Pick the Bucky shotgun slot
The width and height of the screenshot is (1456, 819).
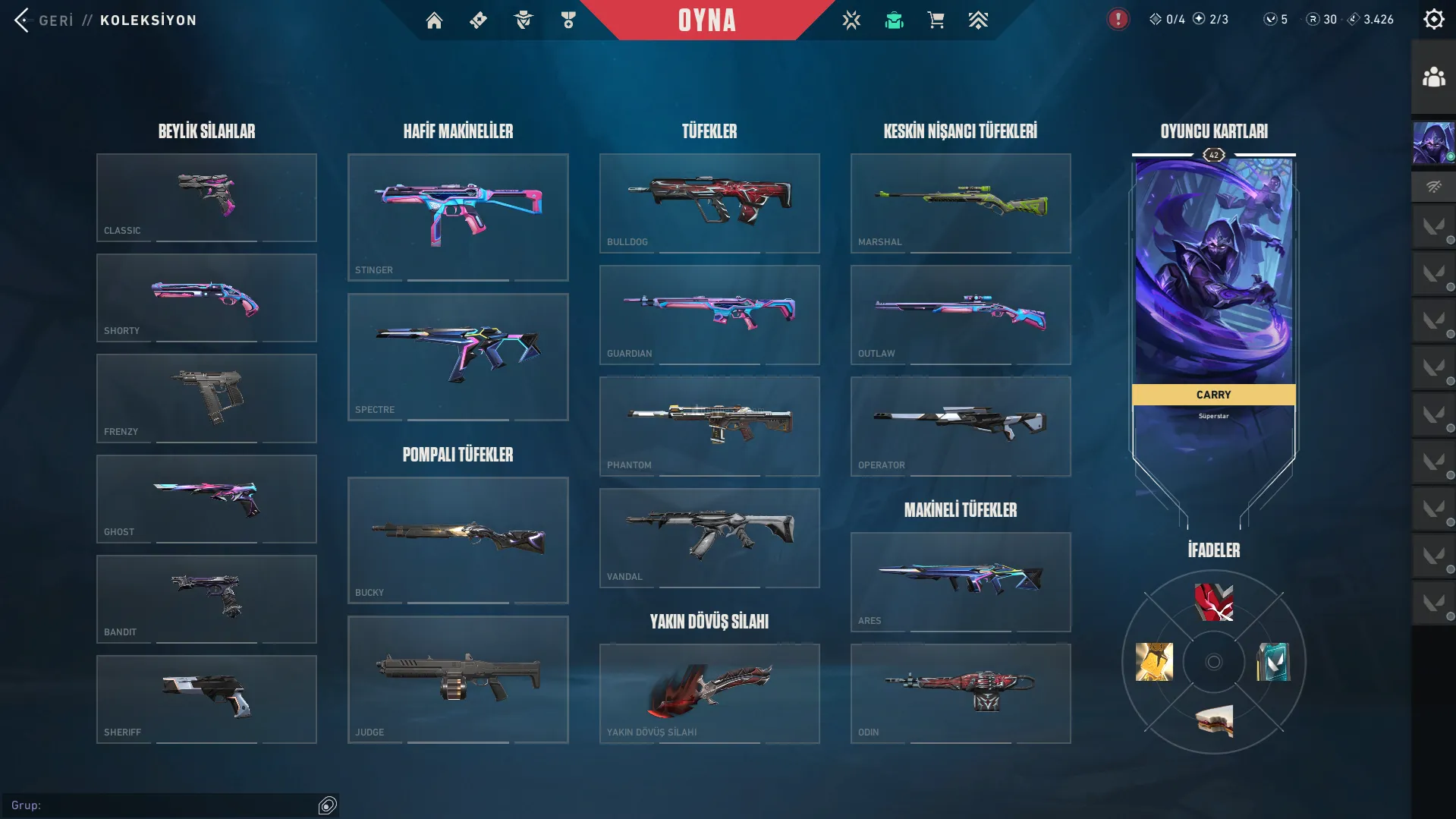(x=458, y=540)
